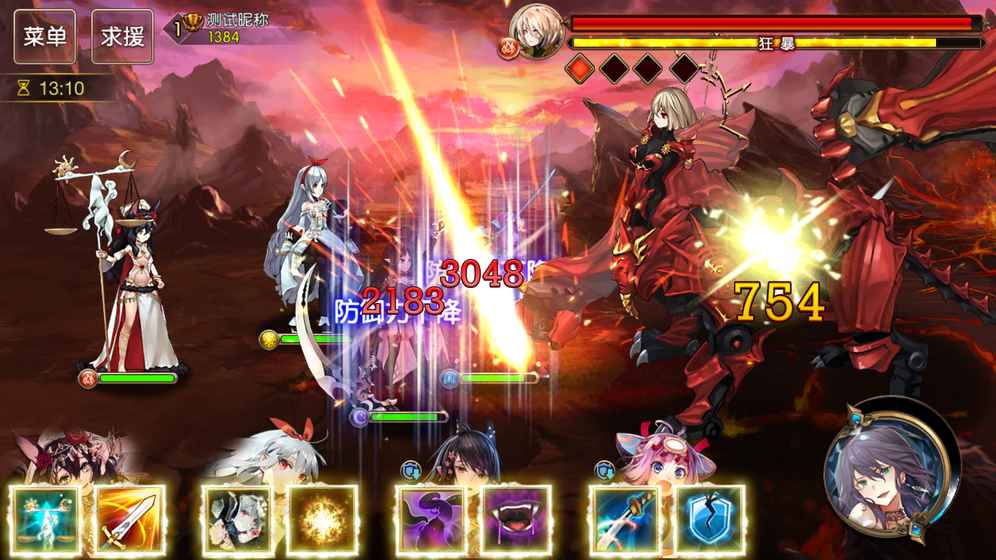
Task: Open the 菜单 menu button
Action: pyautogui.click(x=45, y=37)
